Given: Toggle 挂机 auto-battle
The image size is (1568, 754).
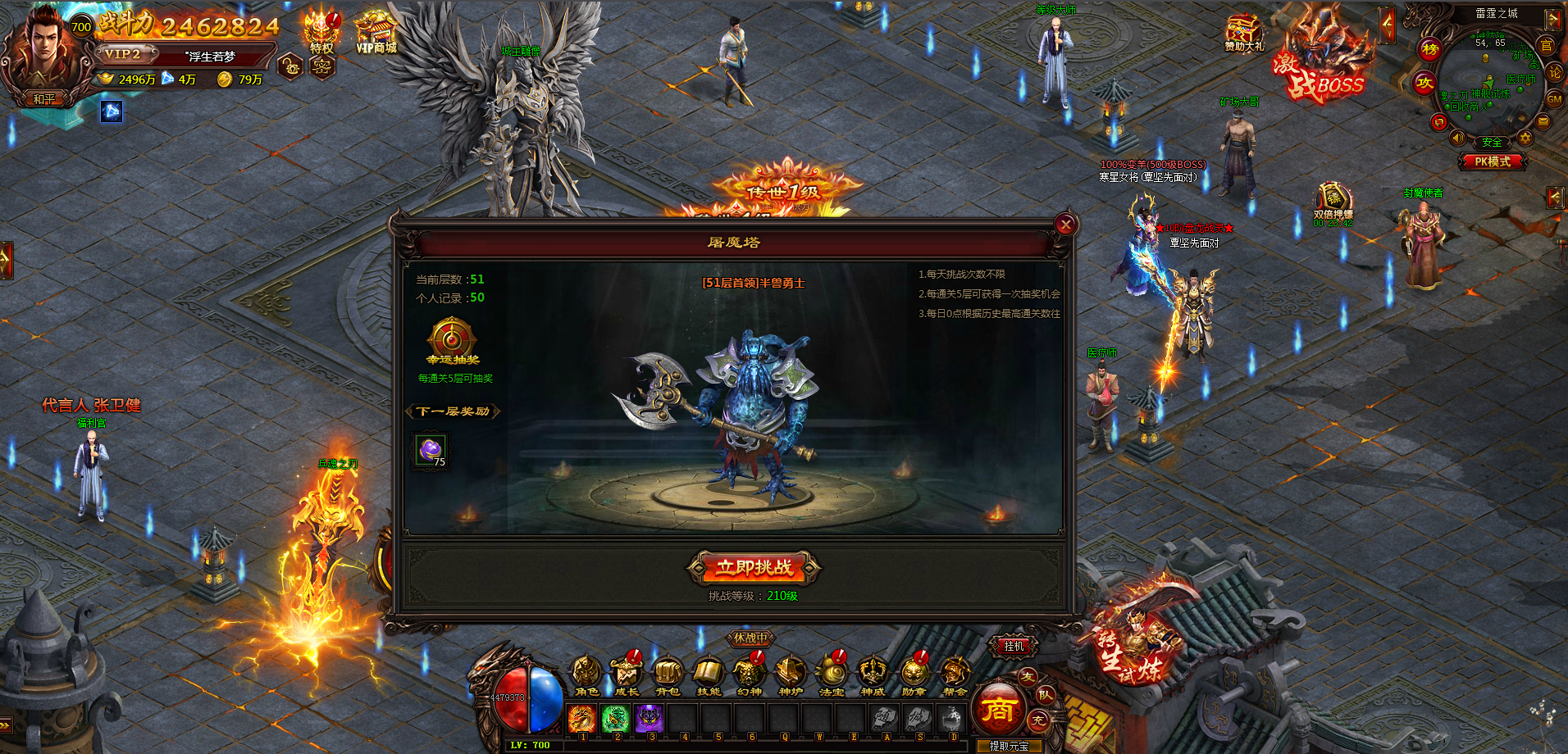Looking at the screenshot, I should (x=1014, y=646).
